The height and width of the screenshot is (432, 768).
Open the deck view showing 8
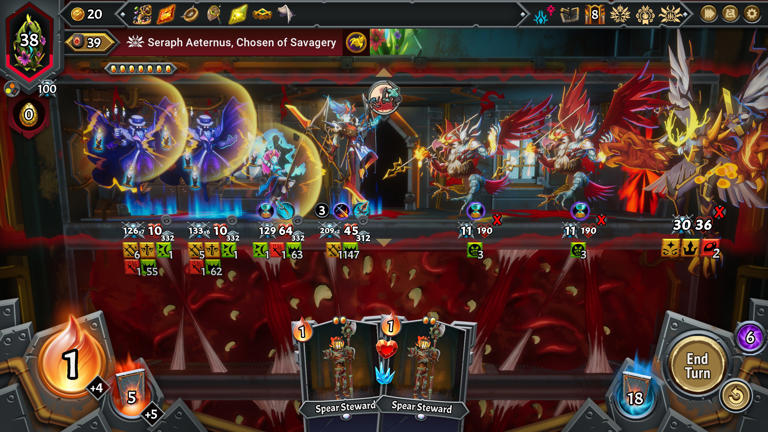pos(594,14)
